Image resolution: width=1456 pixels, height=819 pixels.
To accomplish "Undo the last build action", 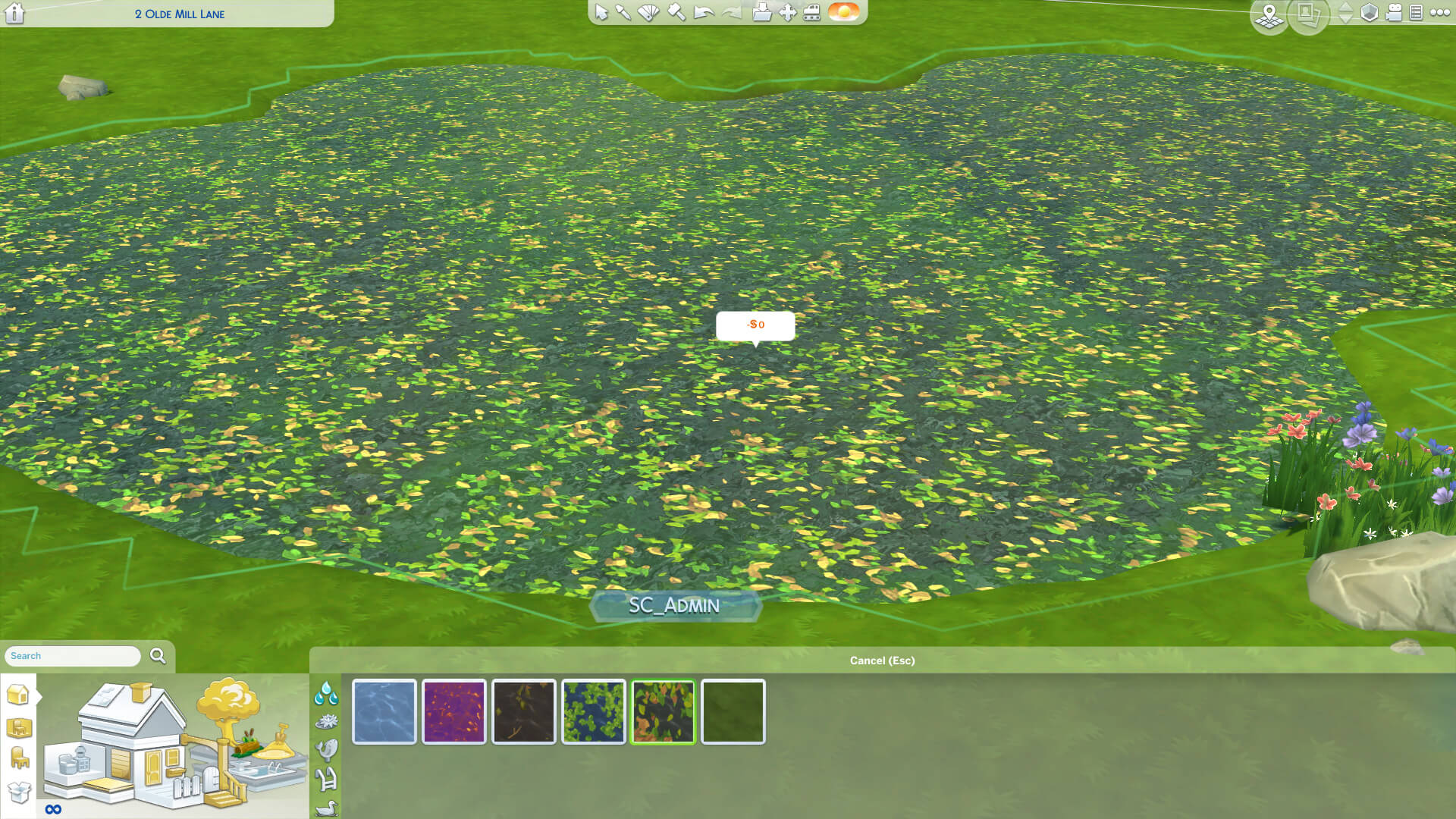I will 704,13.
